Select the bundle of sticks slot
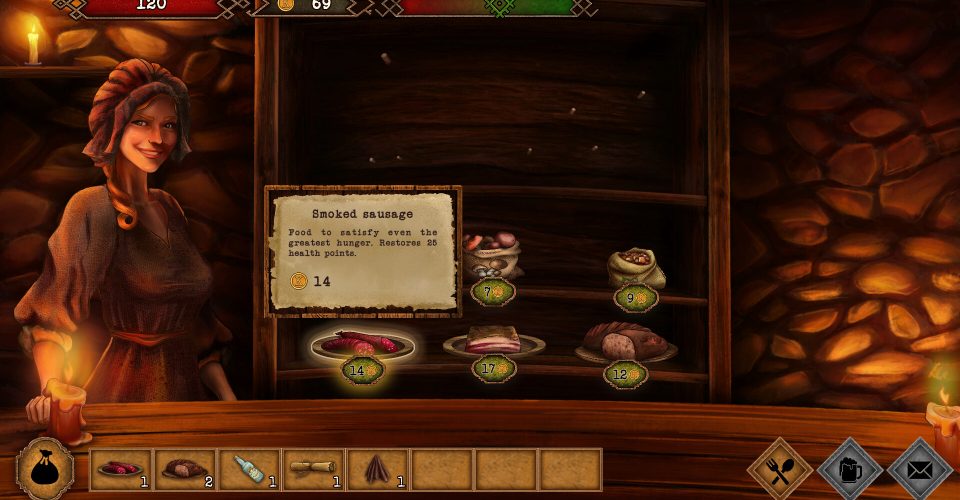Image resolution: width=960 pixels, height=500 pixels. pos(377,469)
